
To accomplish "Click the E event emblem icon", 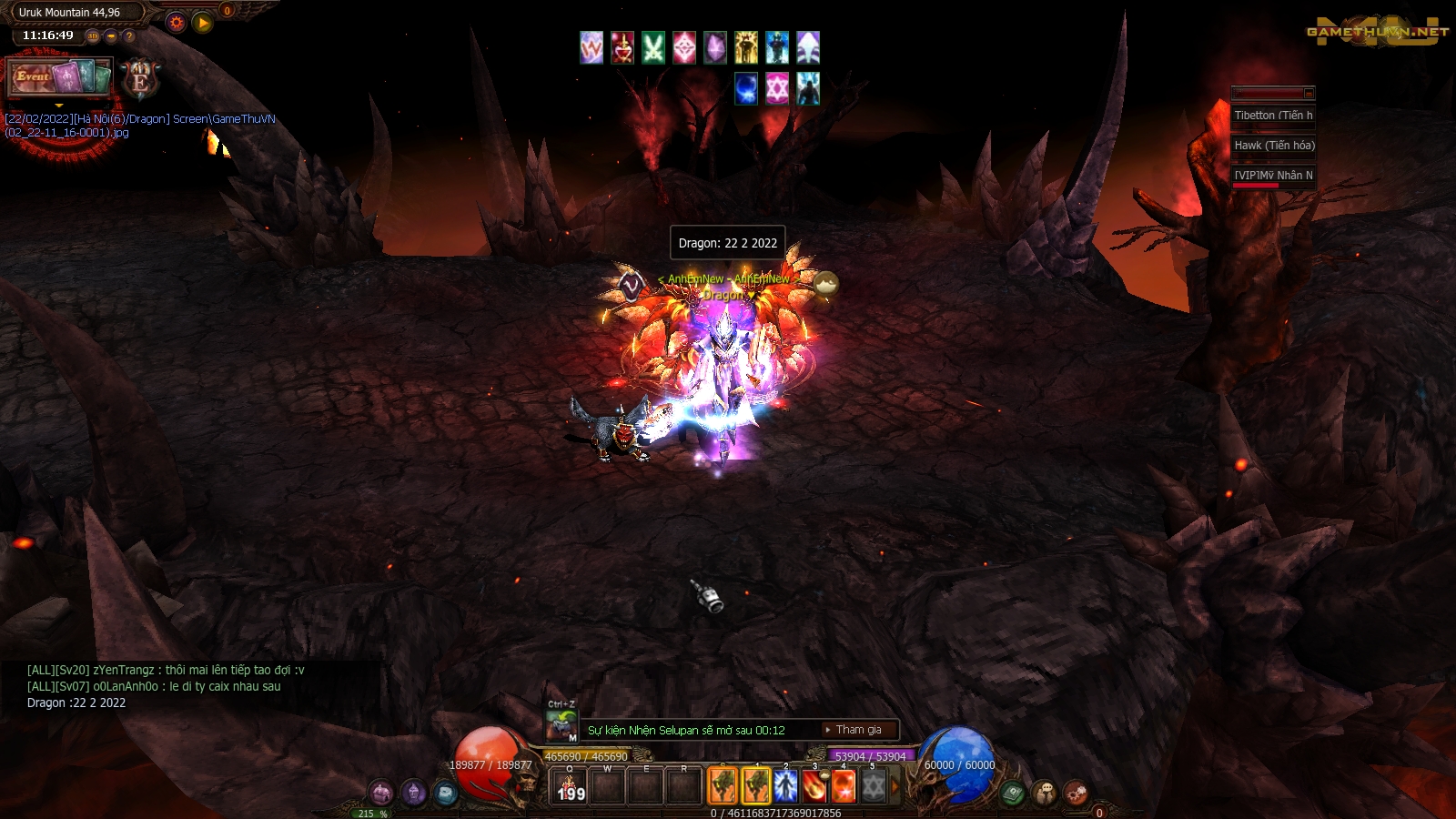I will coord(138,80).
